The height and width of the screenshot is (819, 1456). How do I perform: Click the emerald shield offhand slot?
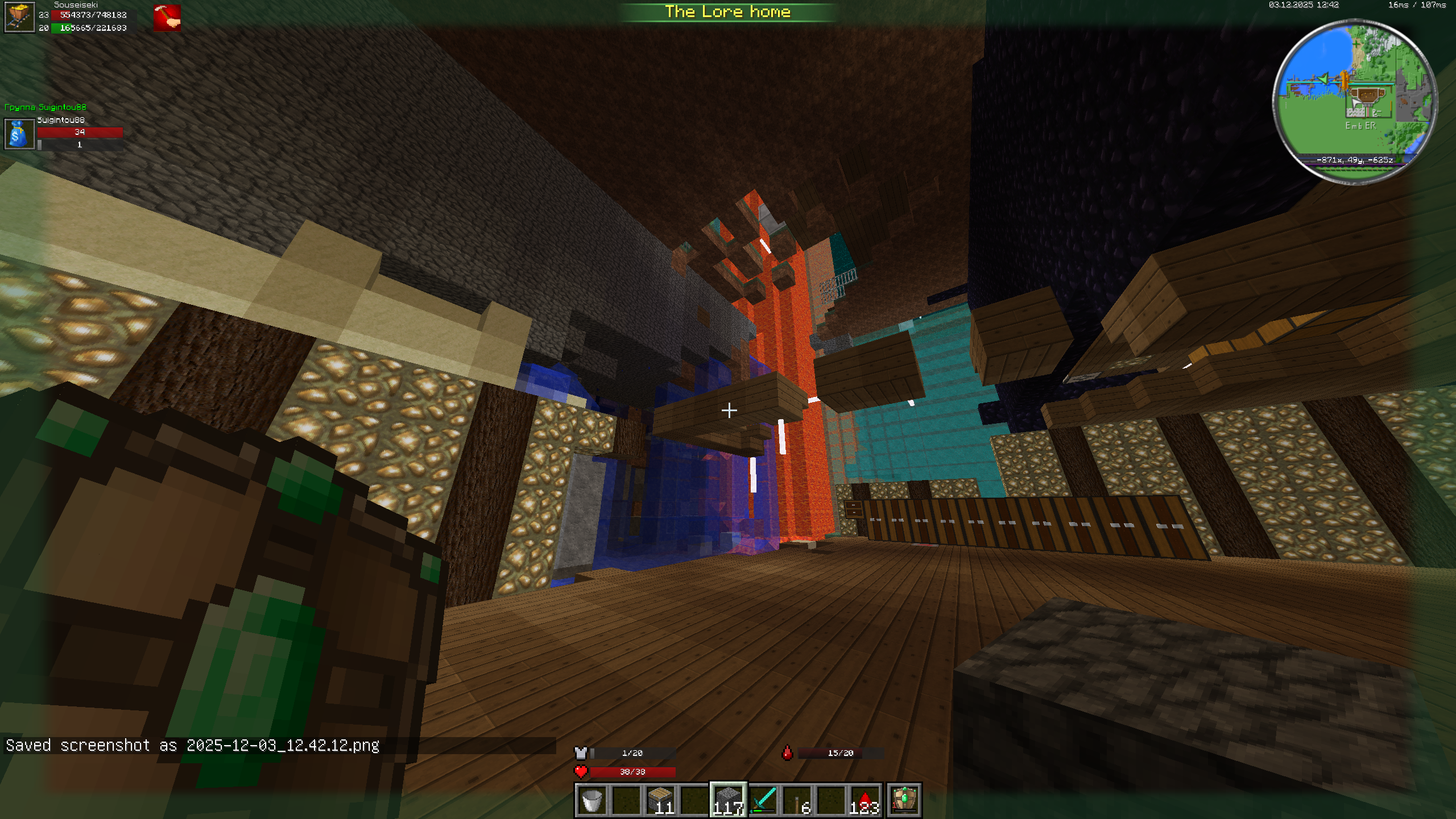[x=904, y=800]
